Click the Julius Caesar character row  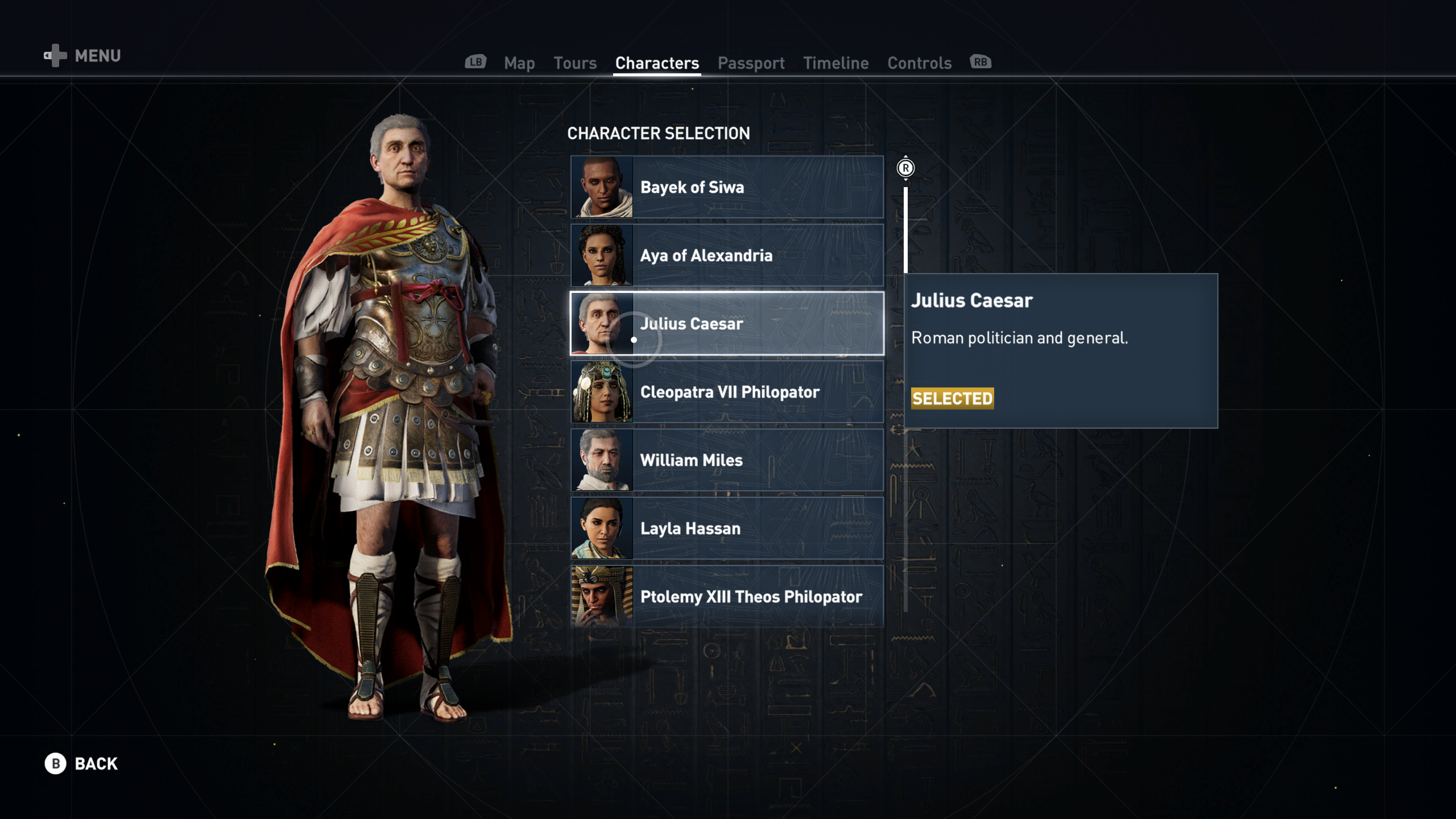(x=727, y=324)
